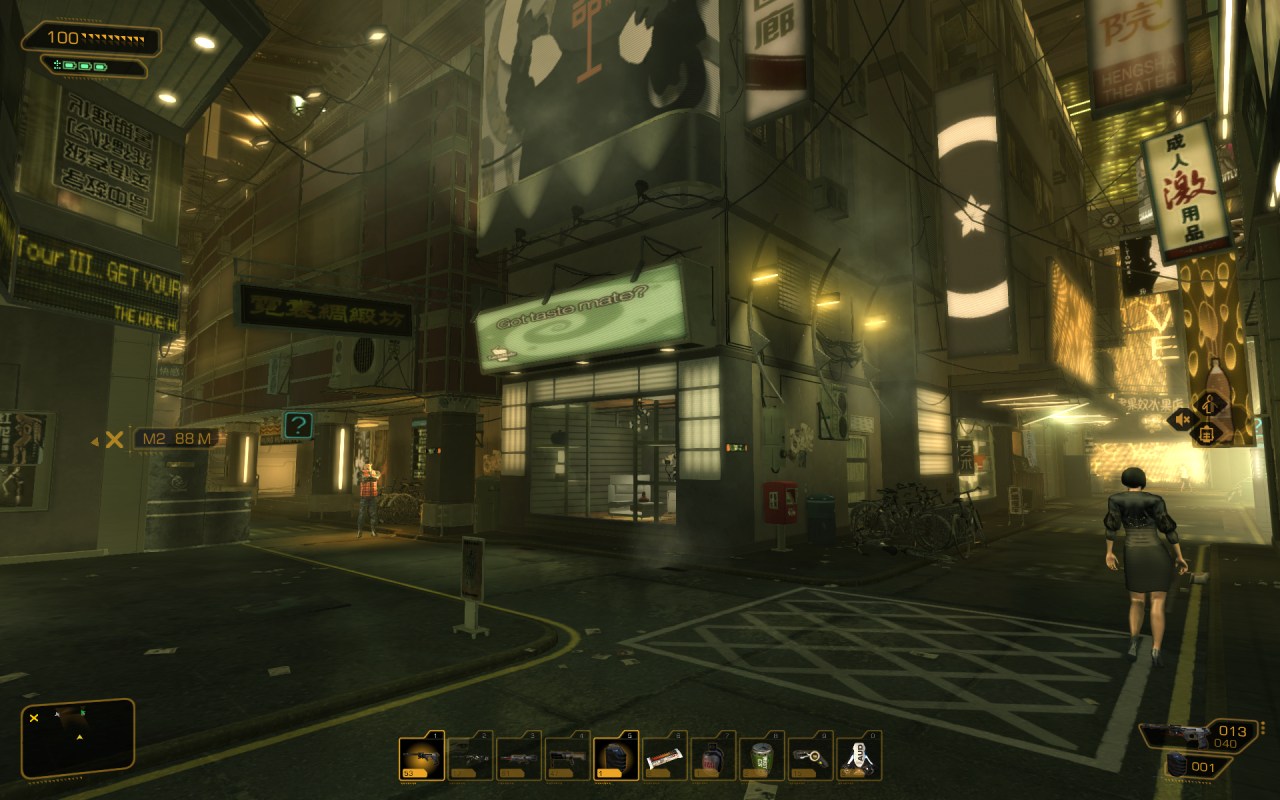The height and width of the screenshot is (800, 1280).
Task: Select the frag grenade in slot 7
Action: coord(713,758)
